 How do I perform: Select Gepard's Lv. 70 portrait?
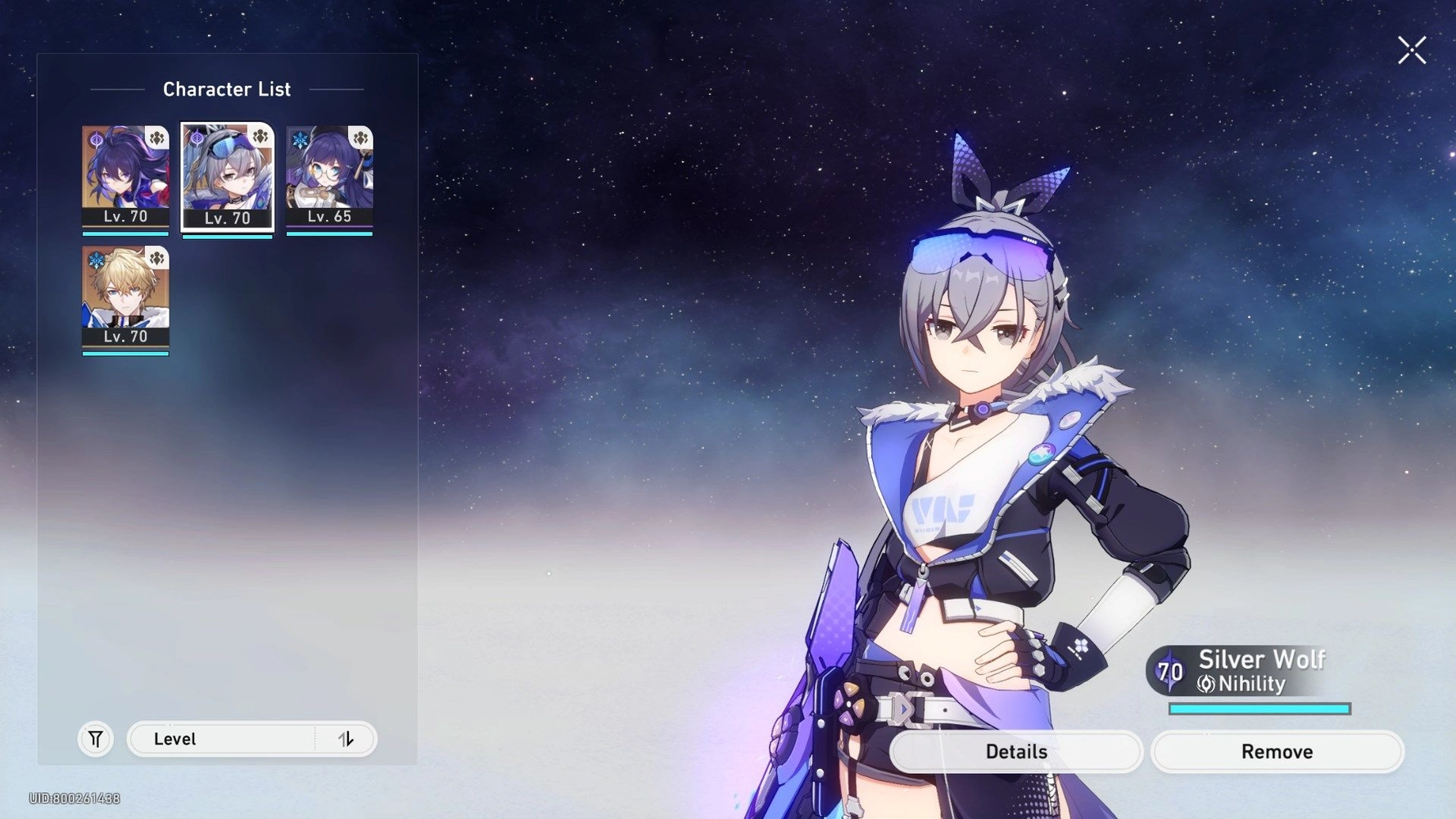tap(125, 295)
